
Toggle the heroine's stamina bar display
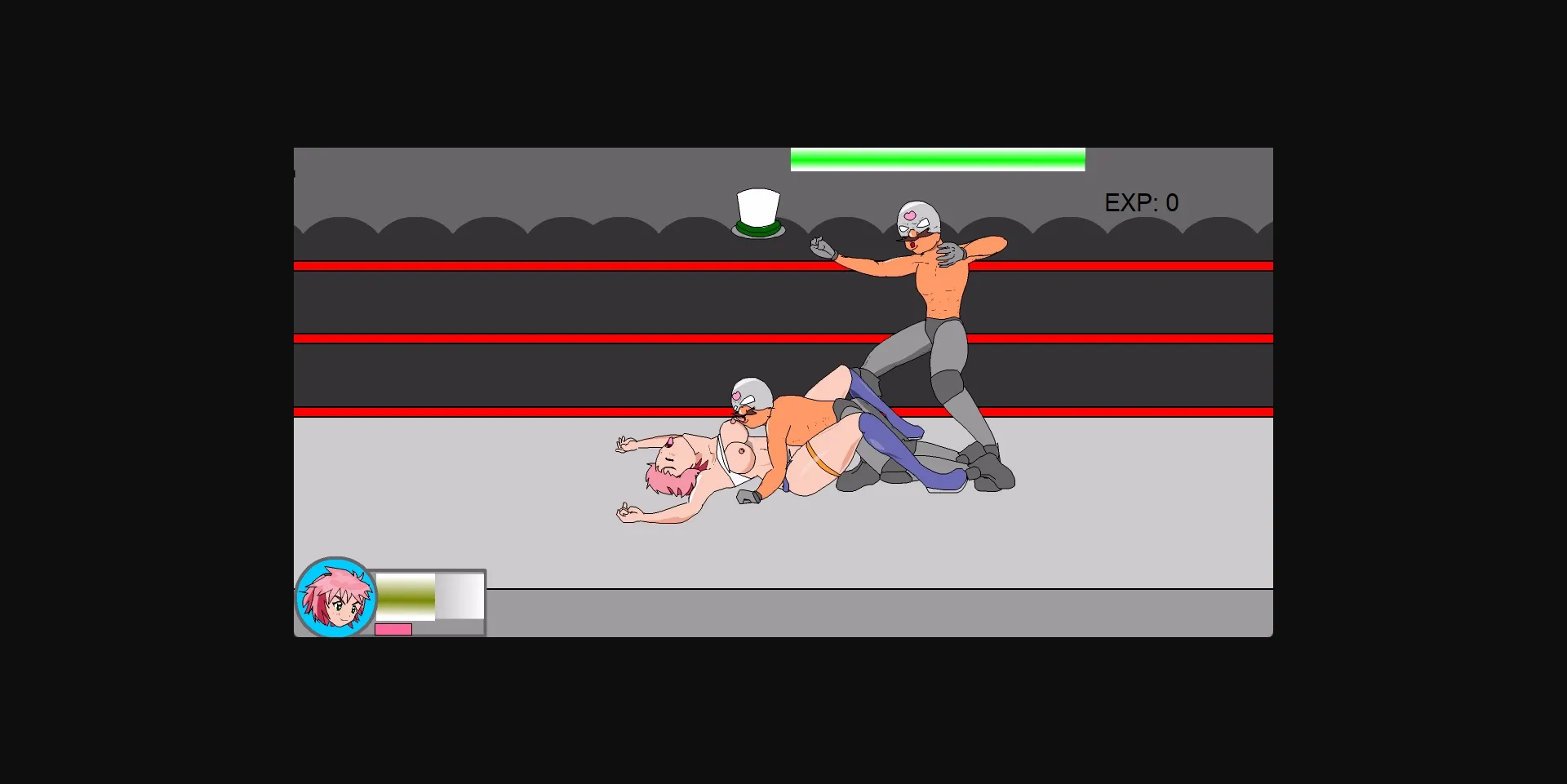click(x=404, y=597)
